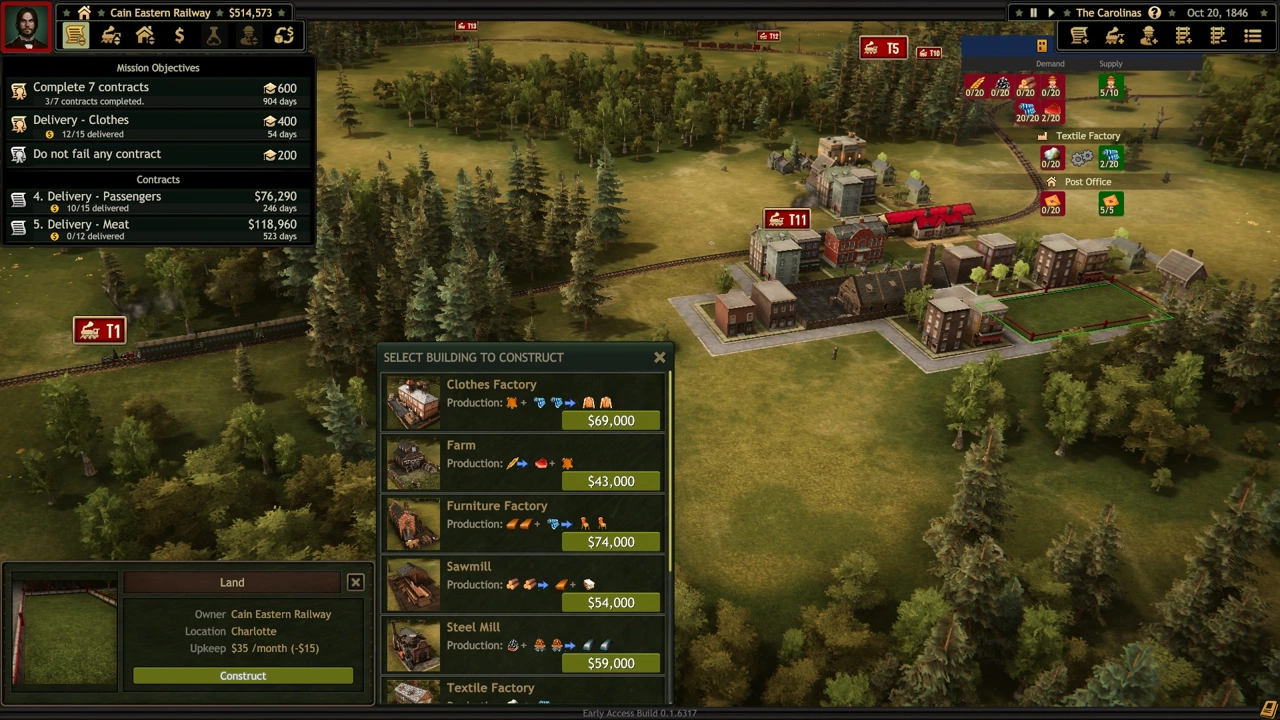Open the list menu icon
Screen dimensions: 1280x720
[x=1252, y=37]
